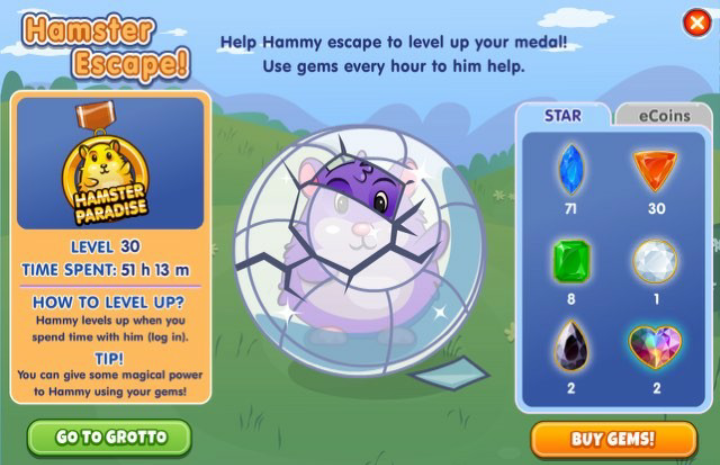Select the blue sapphire gem
The width and height of the screenshot is (720, 465).
tap(571, 169)
